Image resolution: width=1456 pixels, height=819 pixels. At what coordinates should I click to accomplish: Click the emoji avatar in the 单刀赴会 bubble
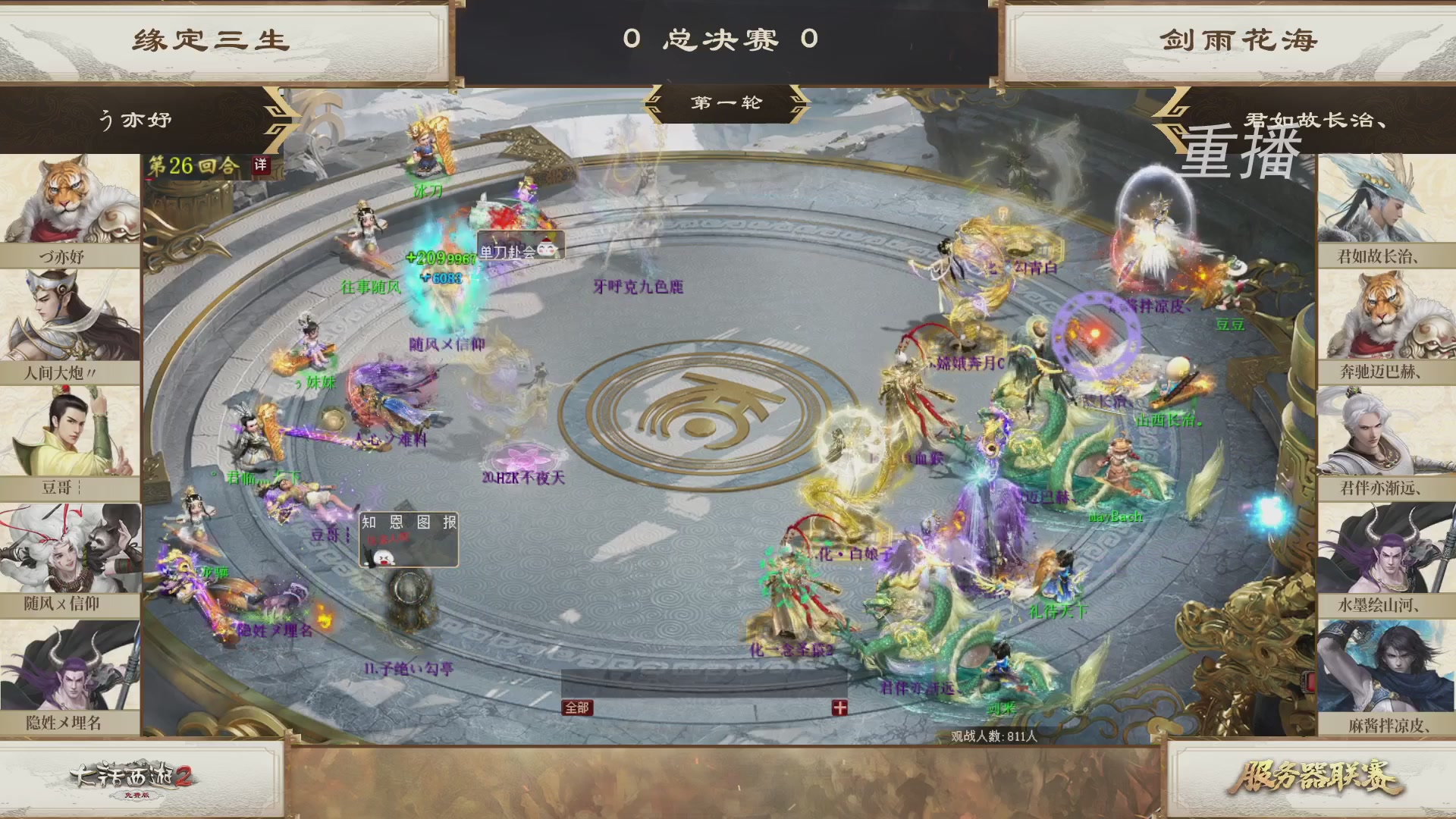(548, 249)
